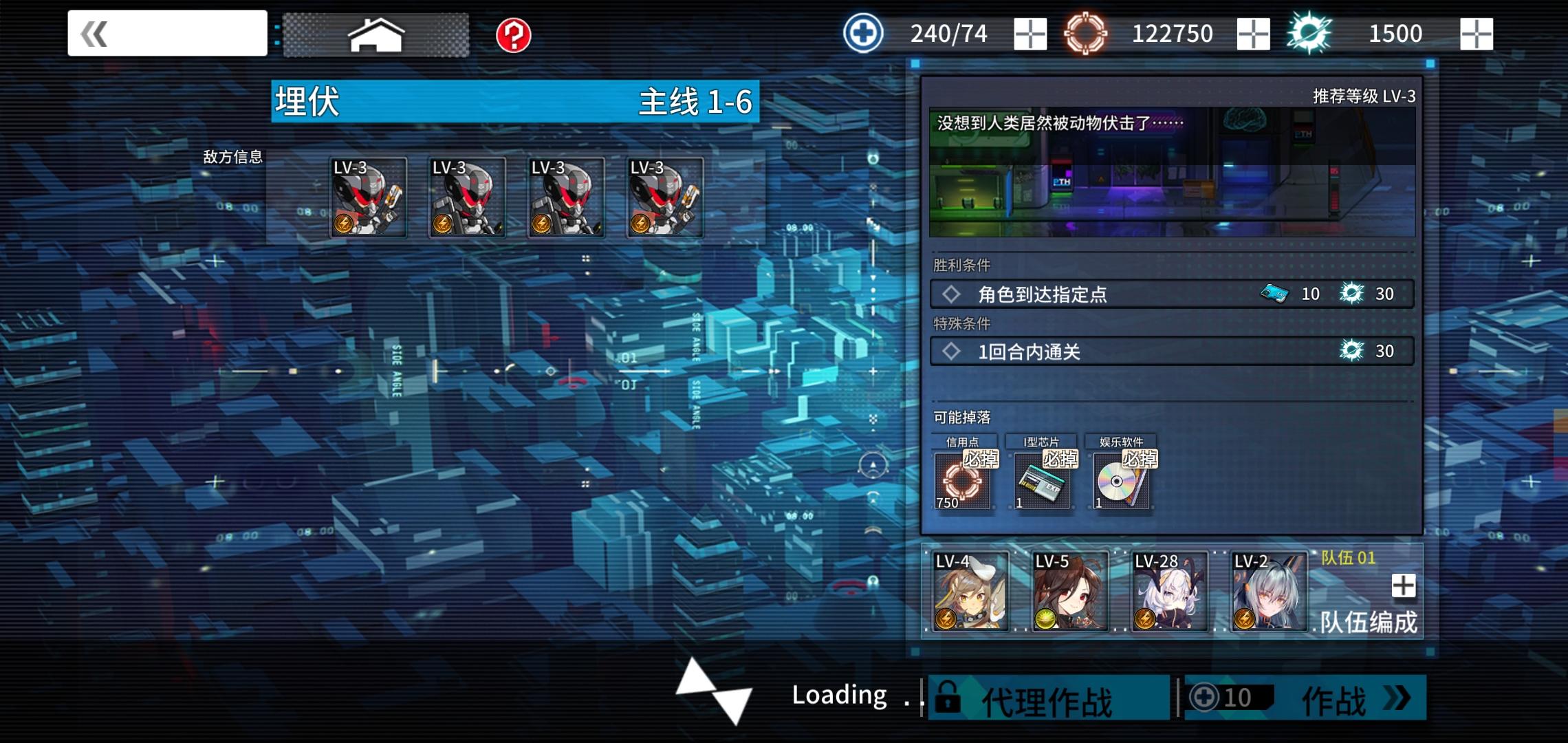Select the 1回合内通关 special condition row
The height and width of the screenshot is (743, 1568).
point(1169,352)
